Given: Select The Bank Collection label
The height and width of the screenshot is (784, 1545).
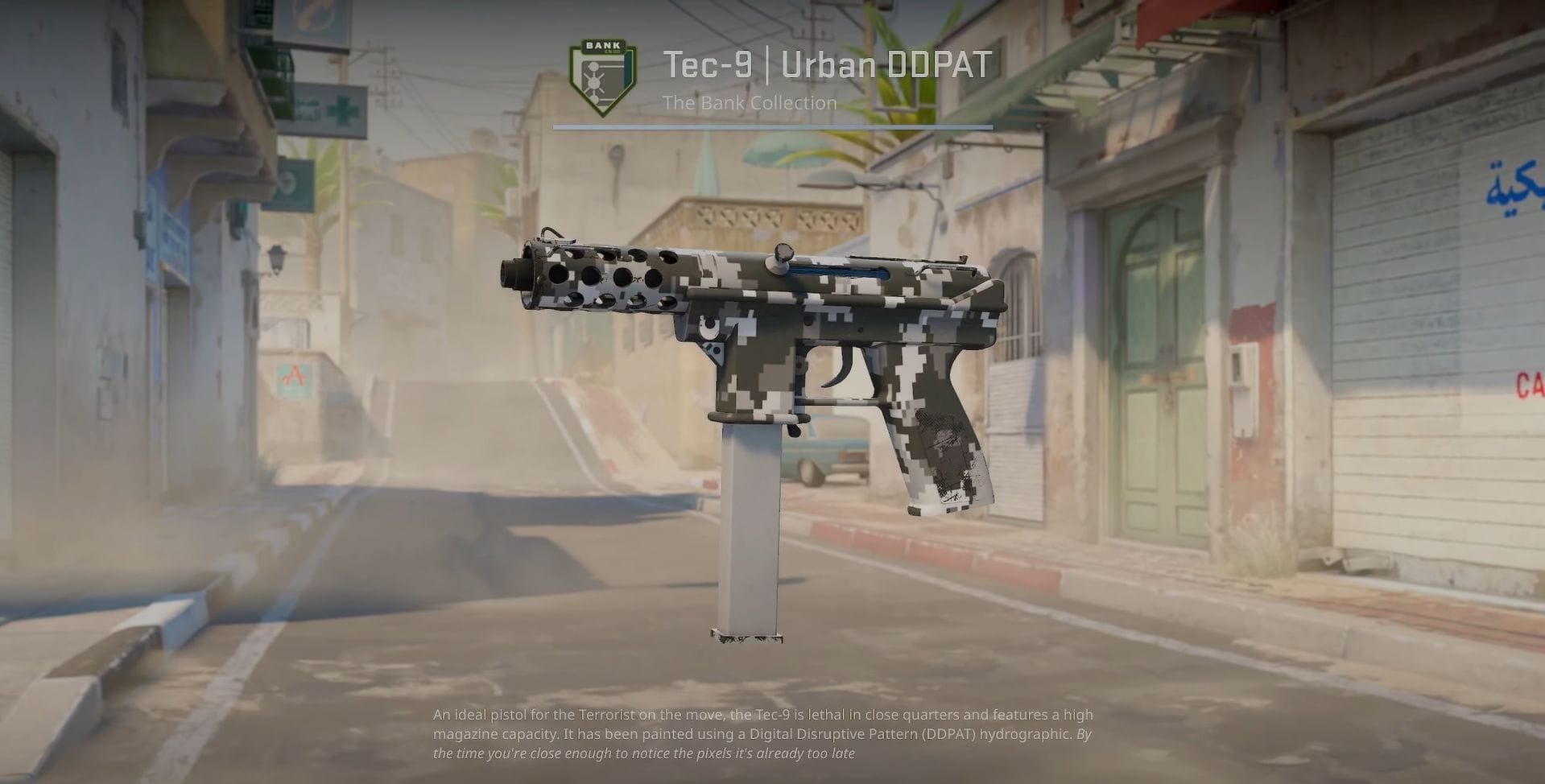Looking at the screenshot, I should tap(749, 102).
